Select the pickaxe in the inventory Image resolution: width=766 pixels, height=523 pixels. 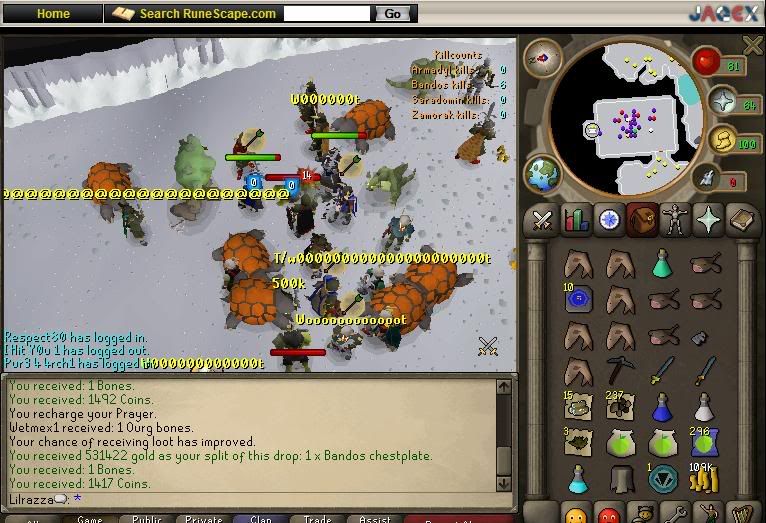point(619,371)
